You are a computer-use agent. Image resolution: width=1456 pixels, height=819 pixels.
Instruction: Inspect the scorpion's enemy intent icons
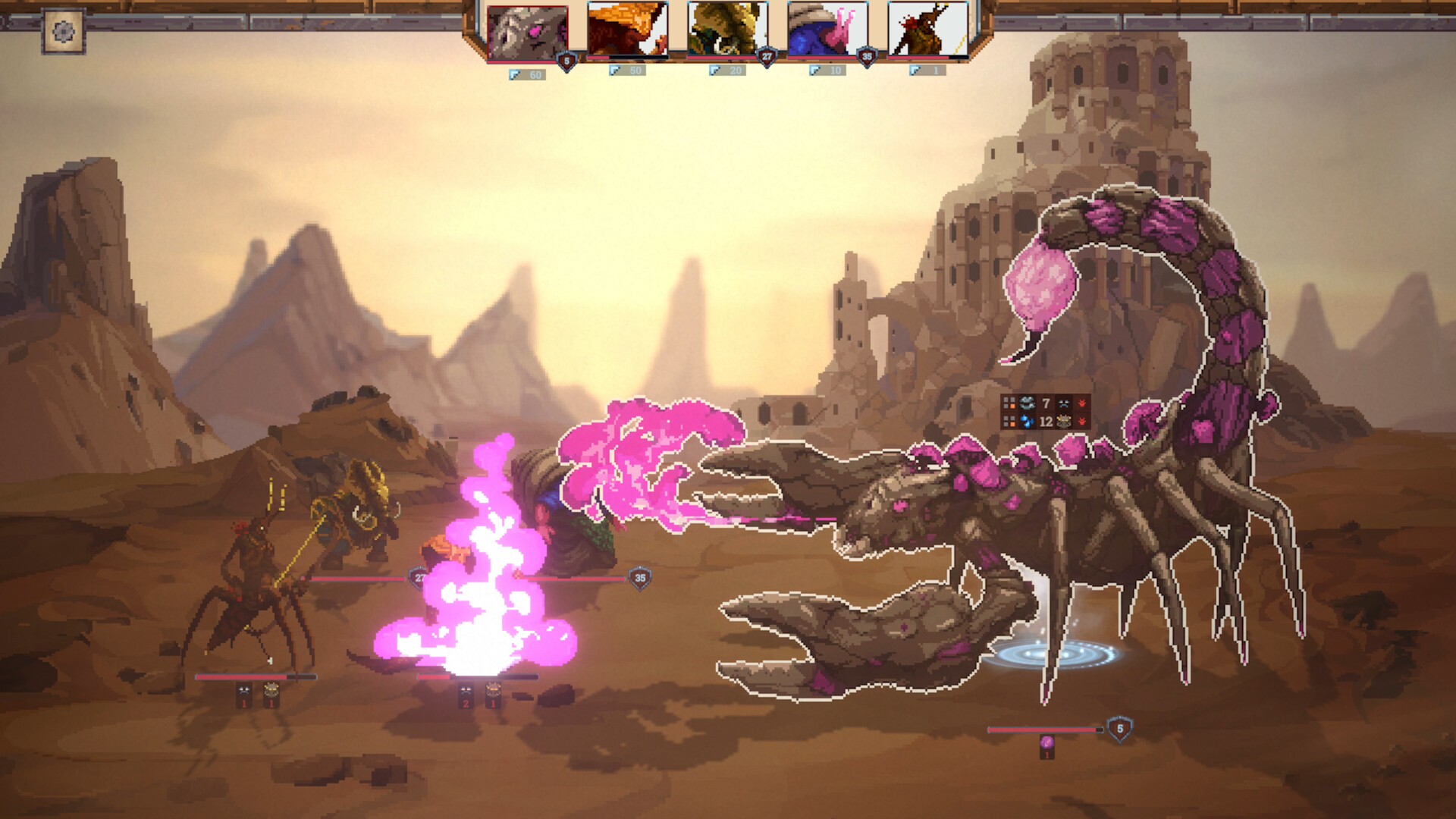[x=1046, y=412]
